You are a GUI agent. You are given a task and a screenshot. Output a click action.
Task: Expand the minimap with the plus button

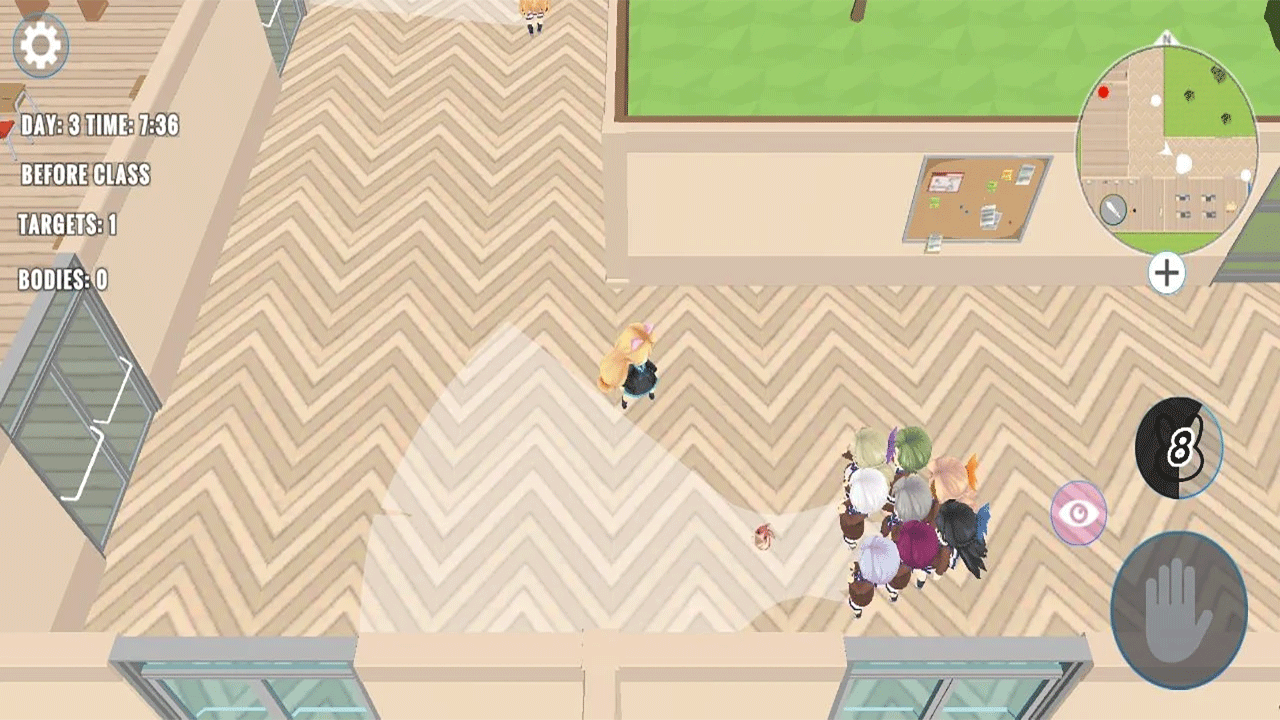click(1166, 273)
